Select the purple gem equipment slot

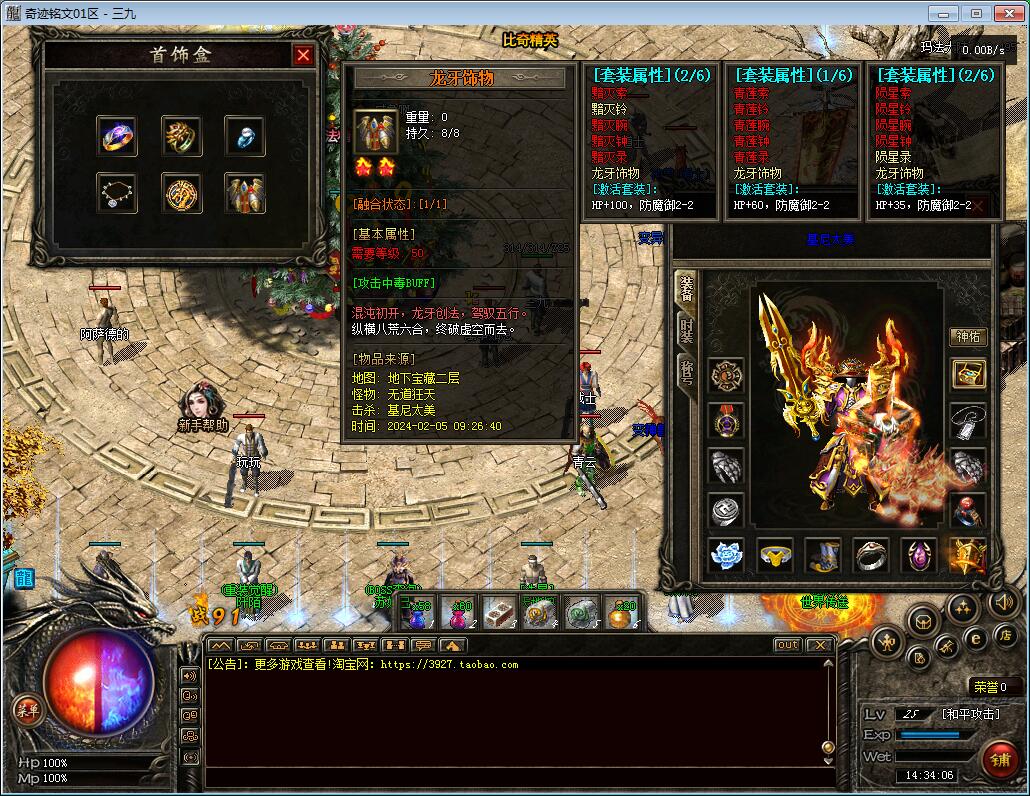[919, 555]
